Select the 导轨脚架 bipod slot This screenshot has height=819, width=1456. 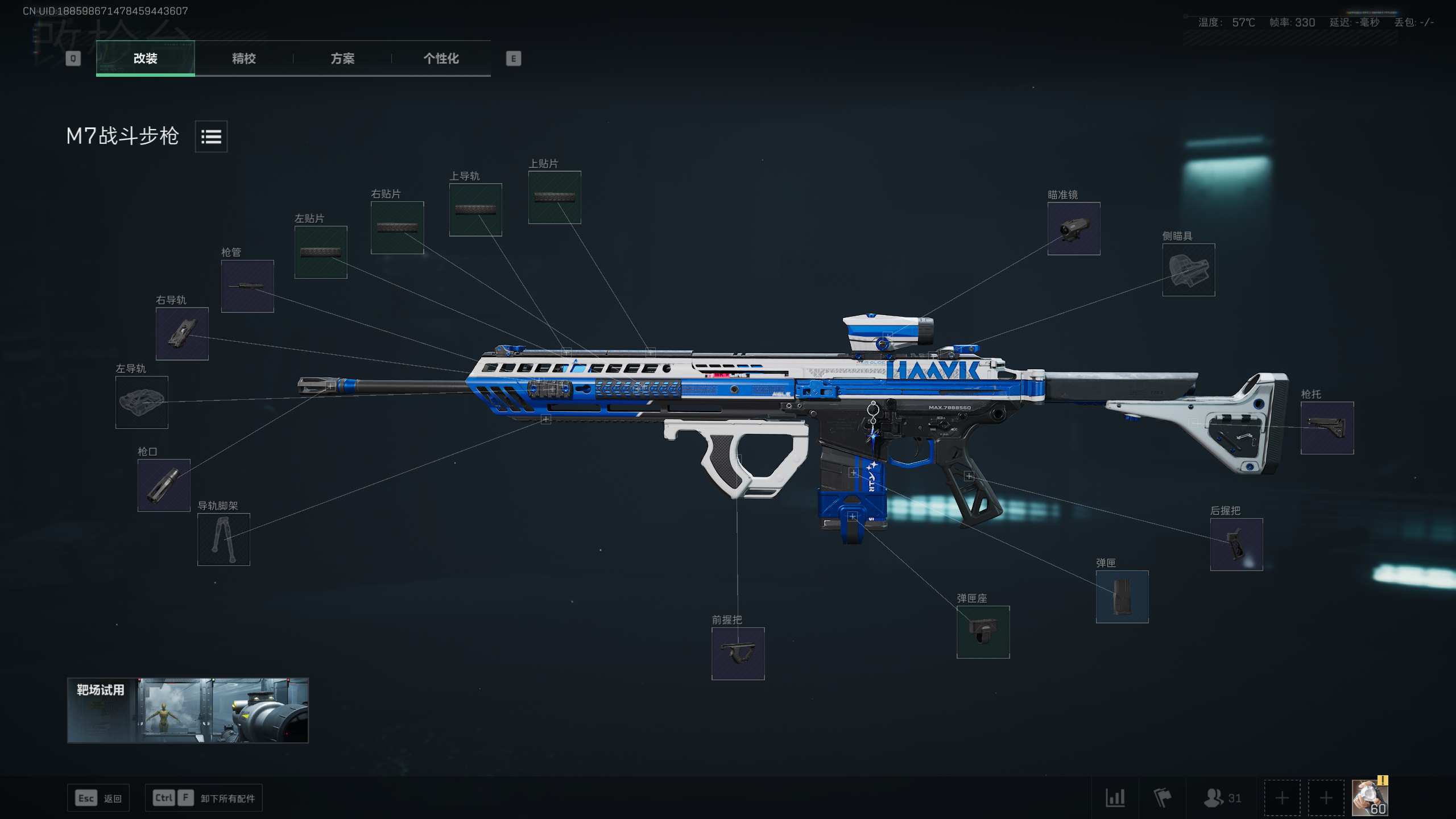[x=224, y=539]
